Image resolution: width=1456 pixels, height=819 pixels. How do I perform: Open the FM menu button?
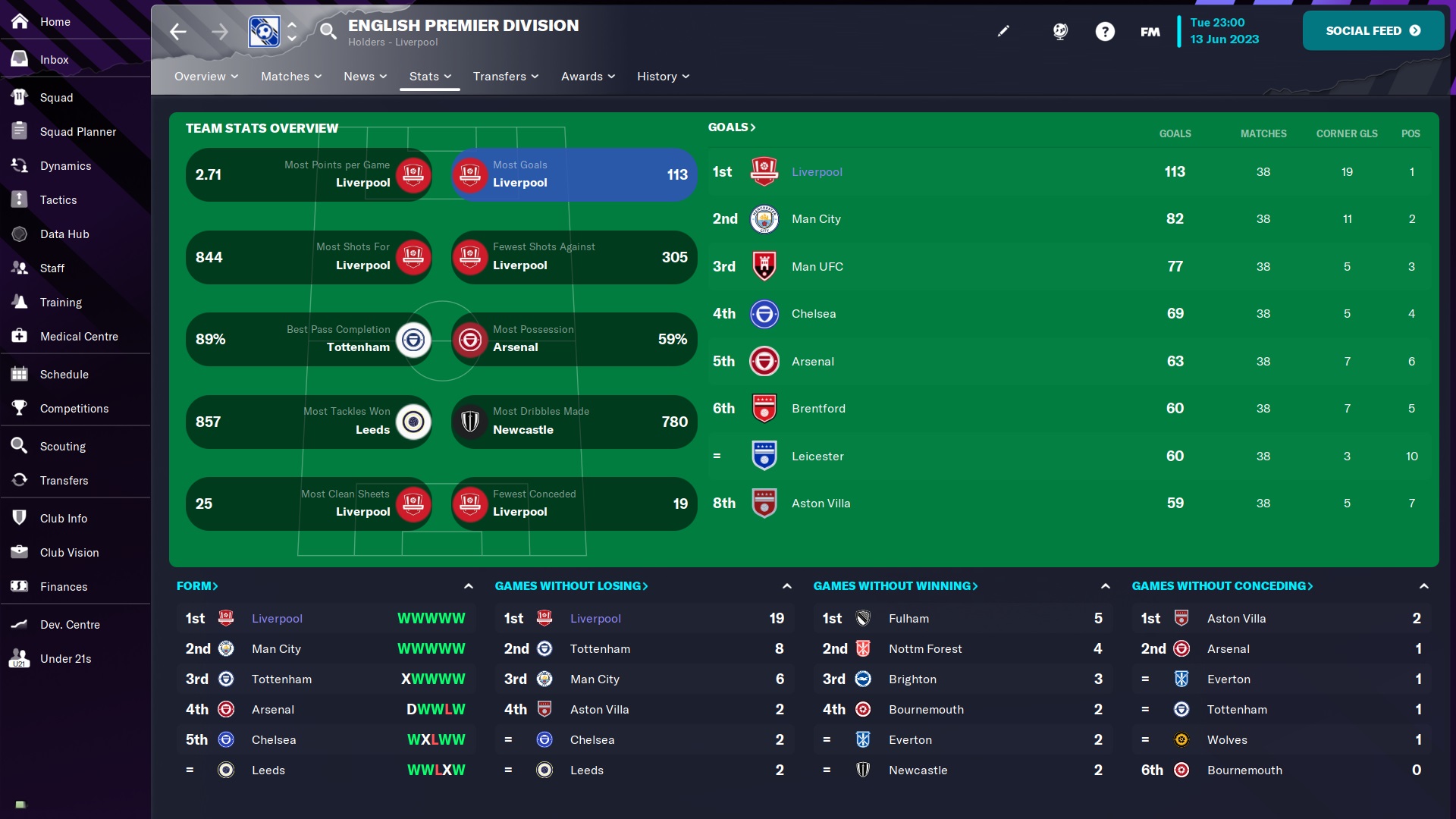[x=1150, y=32]
